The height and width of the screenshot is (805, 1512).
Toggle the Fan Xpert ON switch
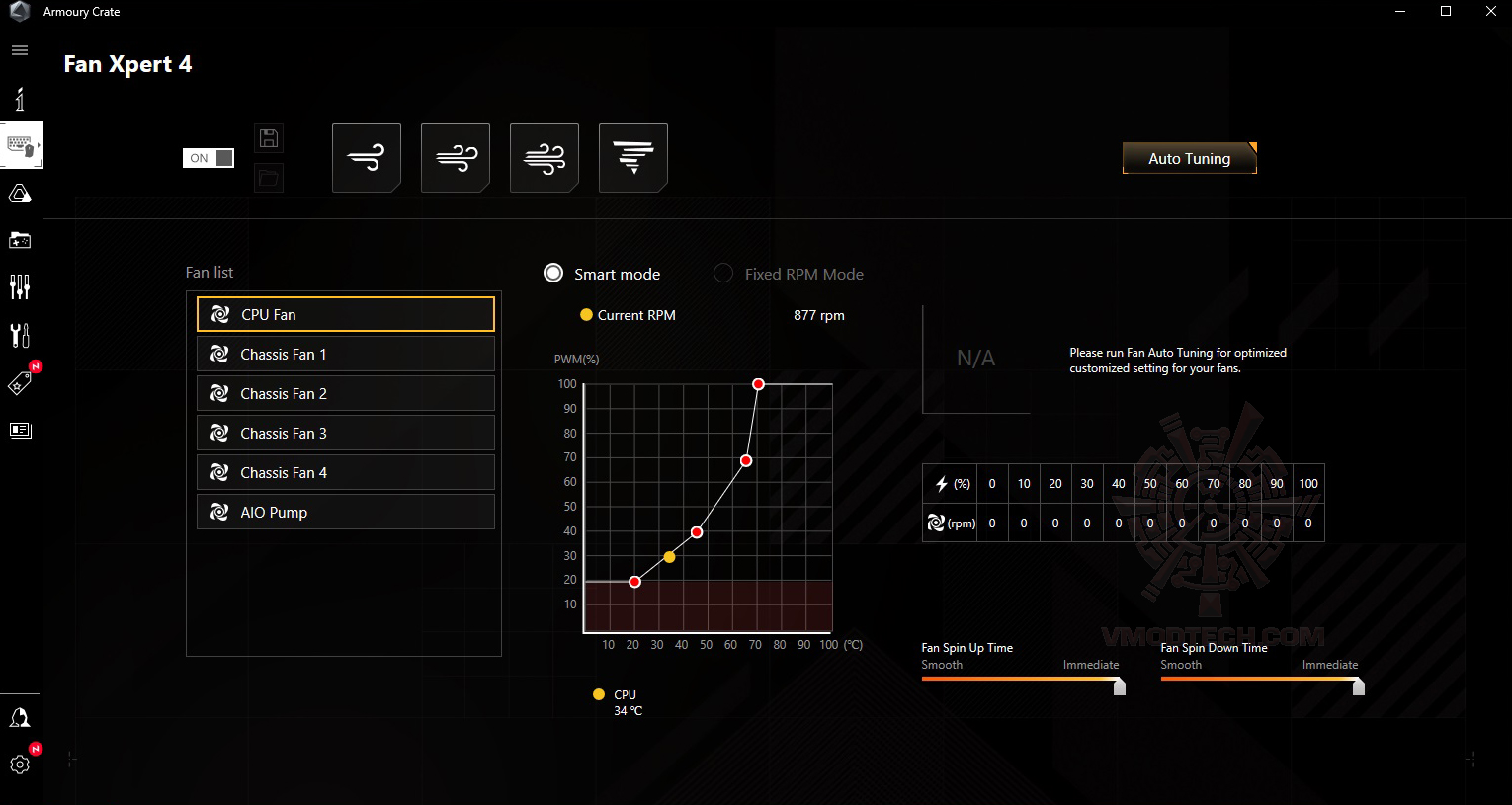pyautogui.click(x=209, y=158)
